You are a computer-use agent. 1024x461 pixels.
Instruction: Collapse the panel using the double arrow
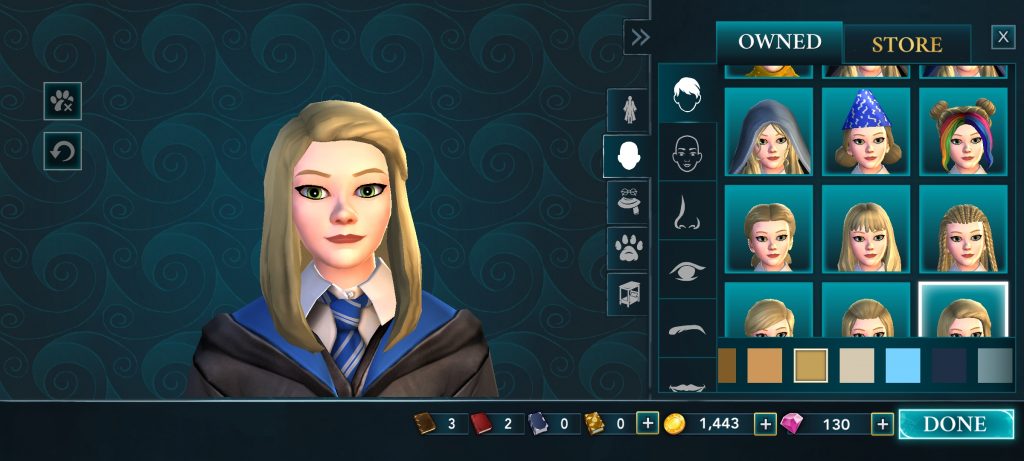tap(639, 37)
